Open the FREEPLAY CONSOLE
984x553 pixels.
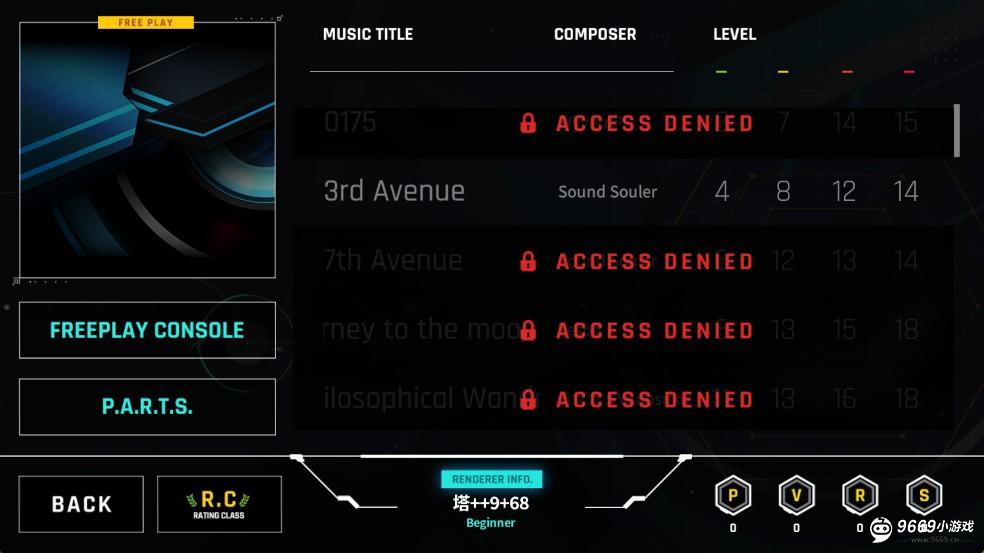pyautogui.click(x=147, y=330)
